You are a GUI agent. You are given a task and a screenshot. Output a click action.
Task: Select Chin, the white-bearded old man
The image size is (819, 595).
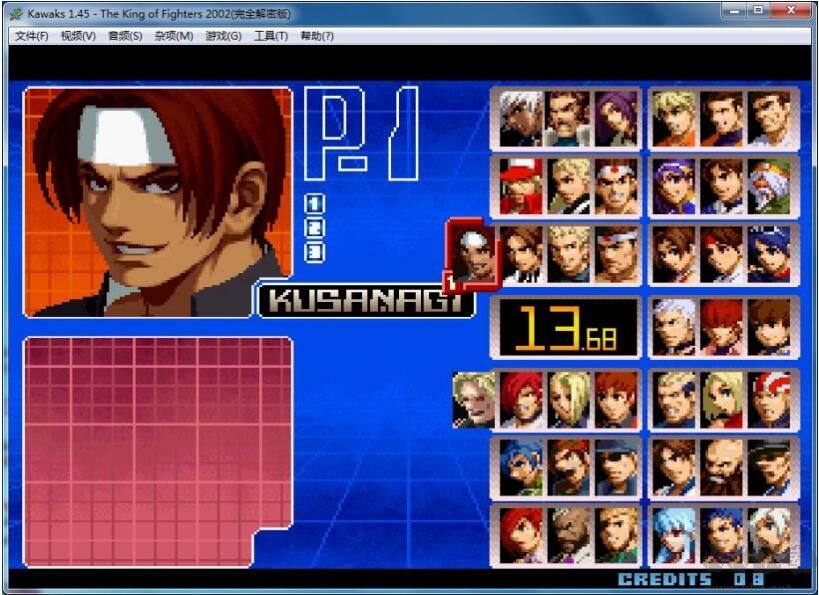point(771,186)
